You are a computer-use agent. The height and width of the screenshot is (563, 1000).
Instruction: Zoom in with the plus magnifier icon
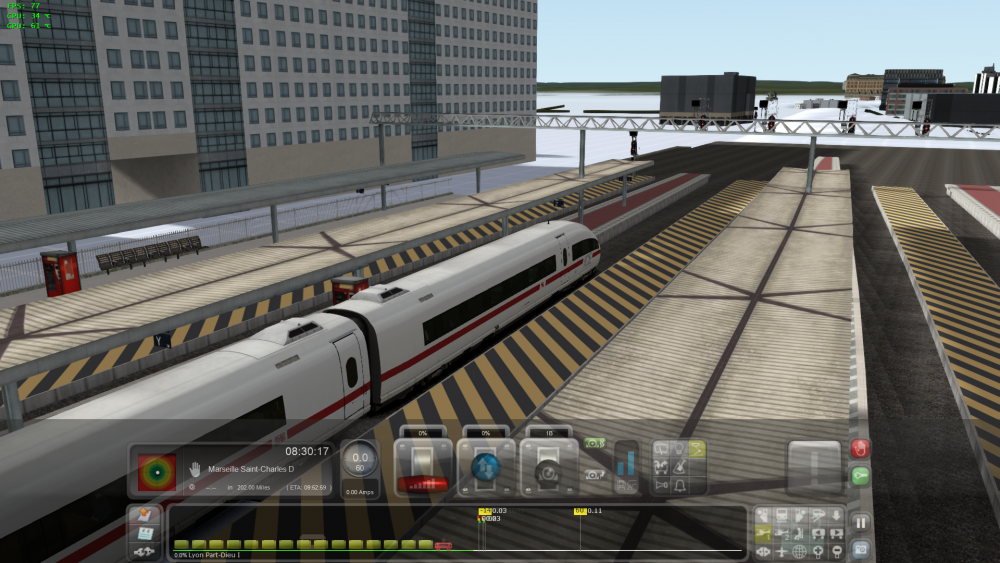[818, 551]
